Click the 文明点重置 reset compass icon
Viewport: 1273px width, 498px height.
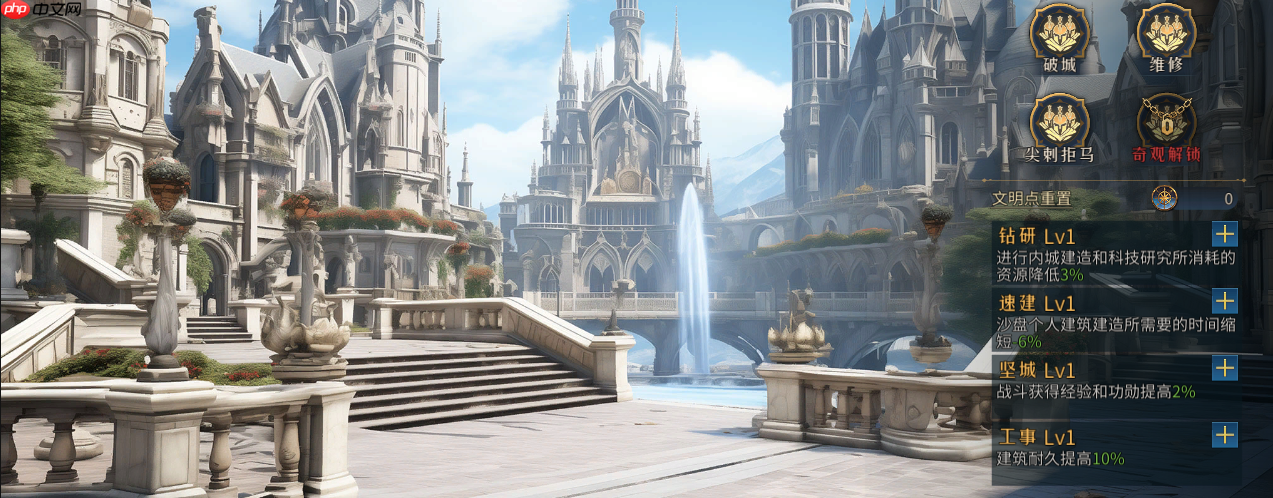tap(1164, 198)
